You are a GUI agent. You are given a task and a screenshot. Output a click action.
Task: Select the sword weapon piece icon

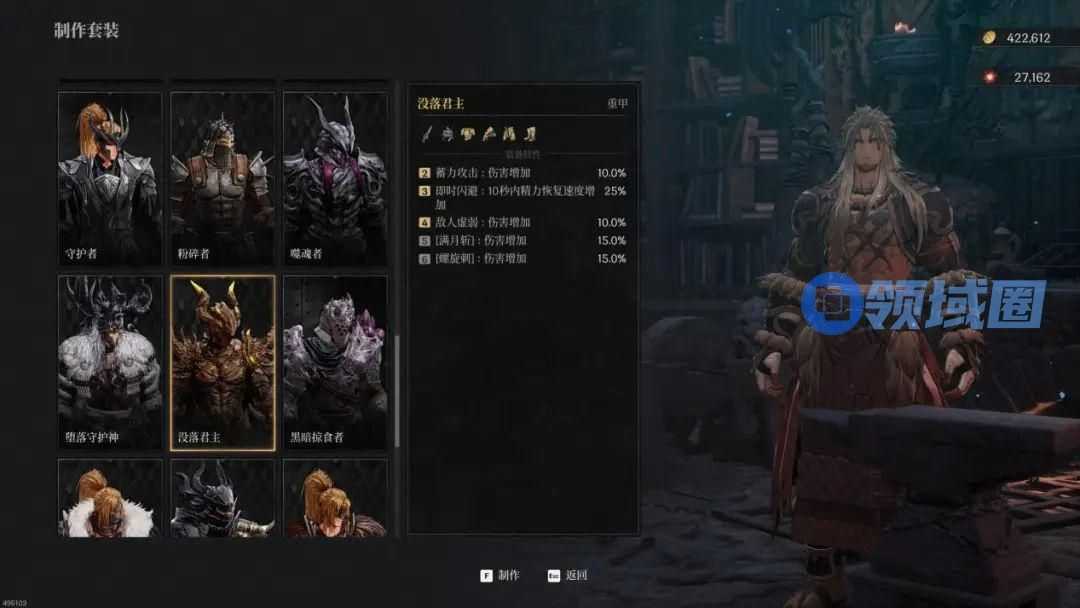click(x=427, y=133)
